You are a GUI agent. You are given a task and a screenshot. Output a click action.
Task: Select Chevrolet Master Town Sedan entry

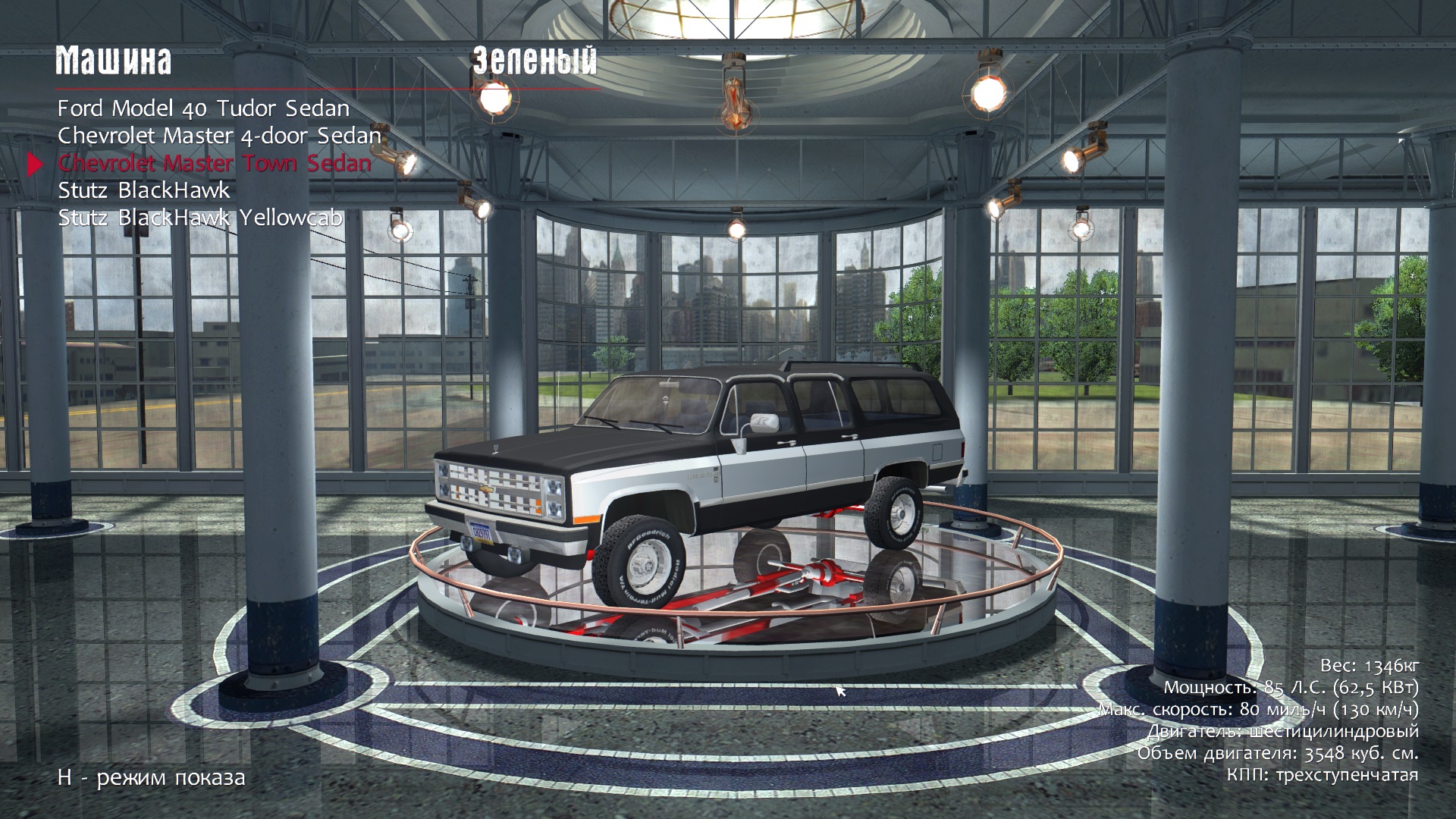pyautogui.click(x=215, y=163)
